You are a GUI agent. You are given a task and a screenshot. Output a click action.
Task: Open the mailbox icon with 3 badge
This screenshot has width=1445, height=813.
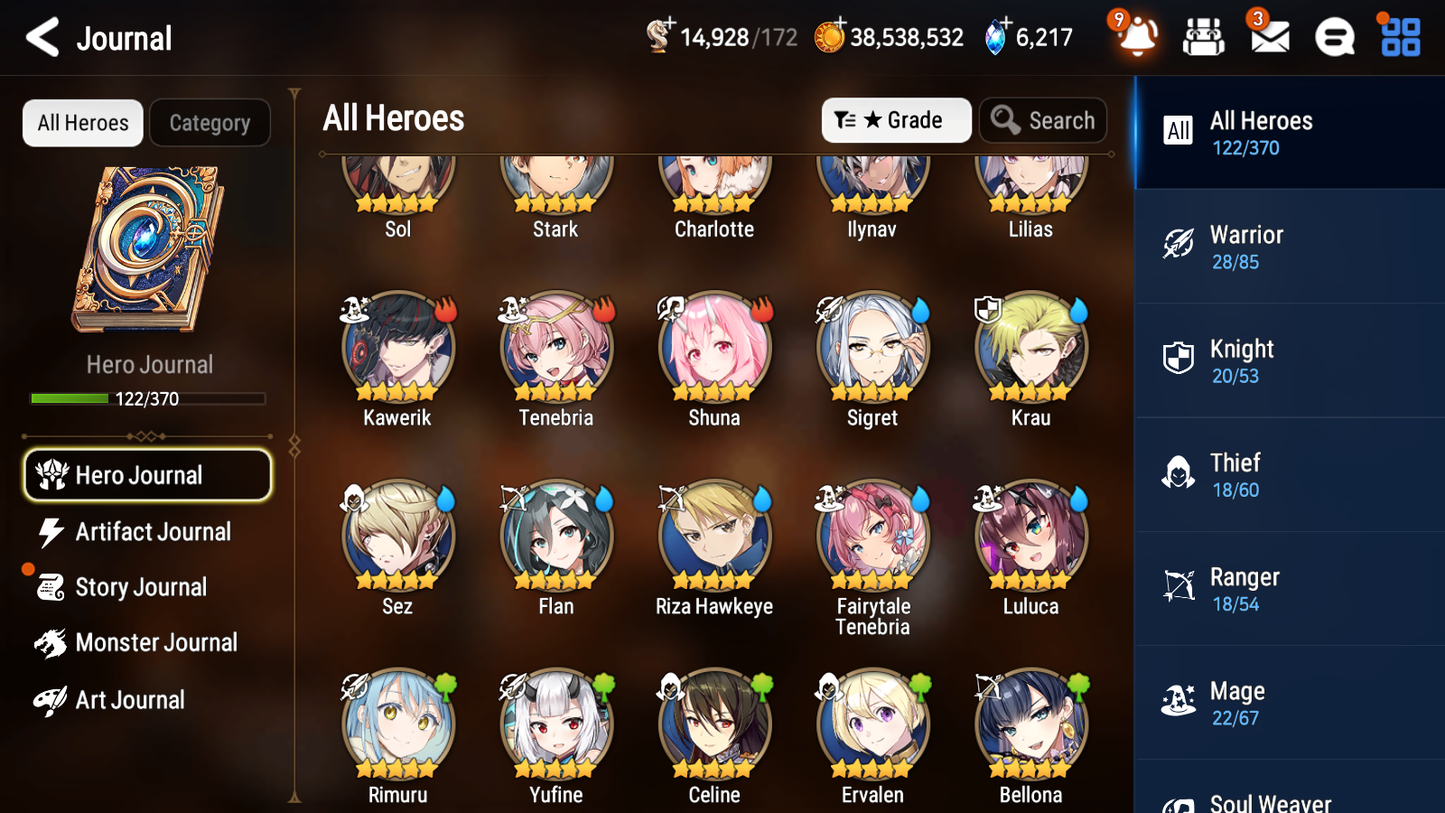(1269, 36)
